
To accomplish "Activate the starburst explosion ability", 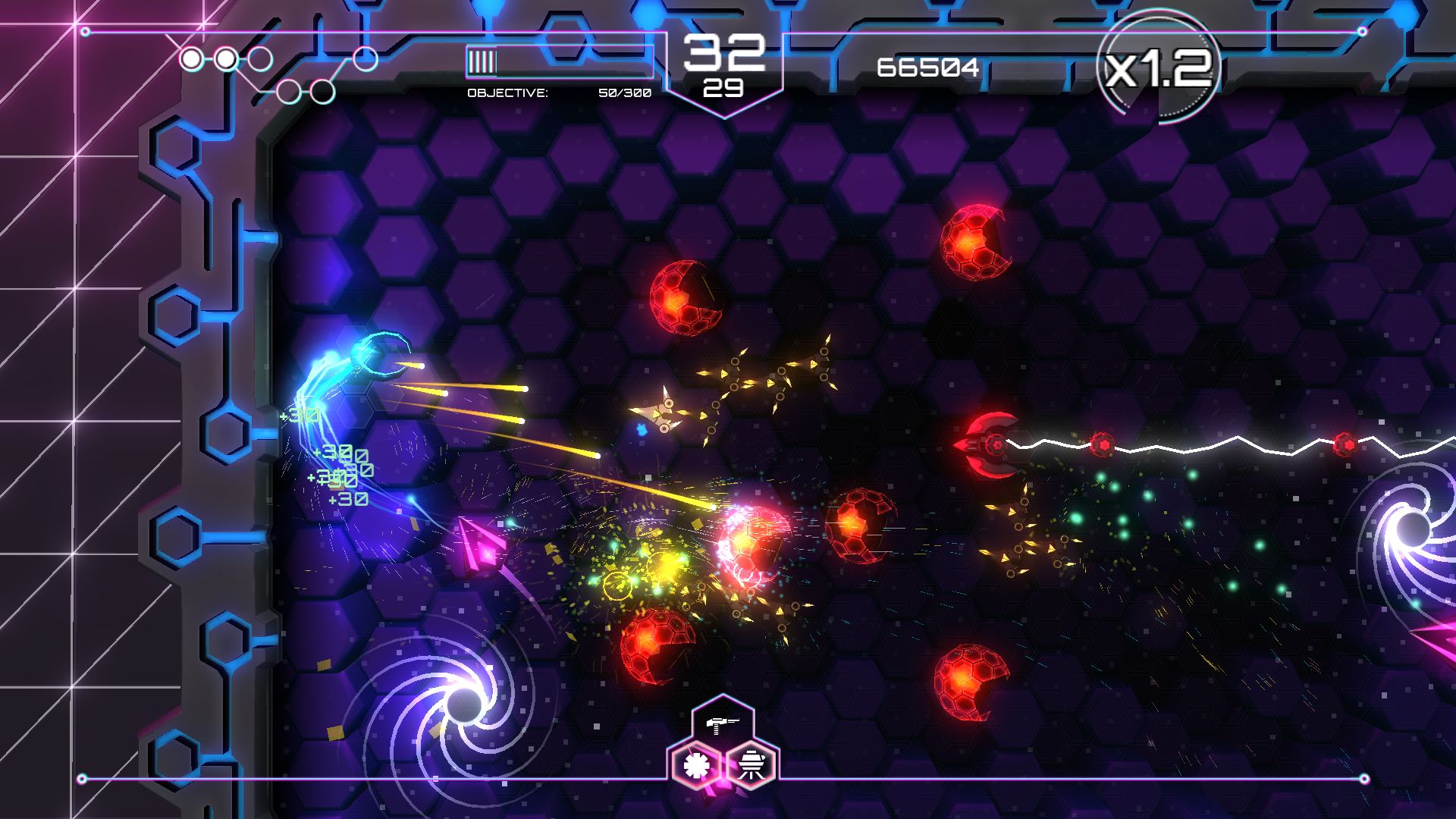I will (695, 766).
